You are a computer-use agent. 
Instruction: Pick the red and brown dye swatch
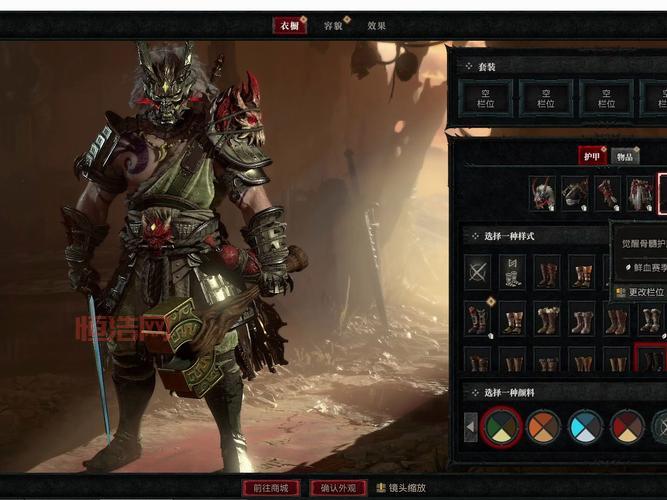pos(628,427)
